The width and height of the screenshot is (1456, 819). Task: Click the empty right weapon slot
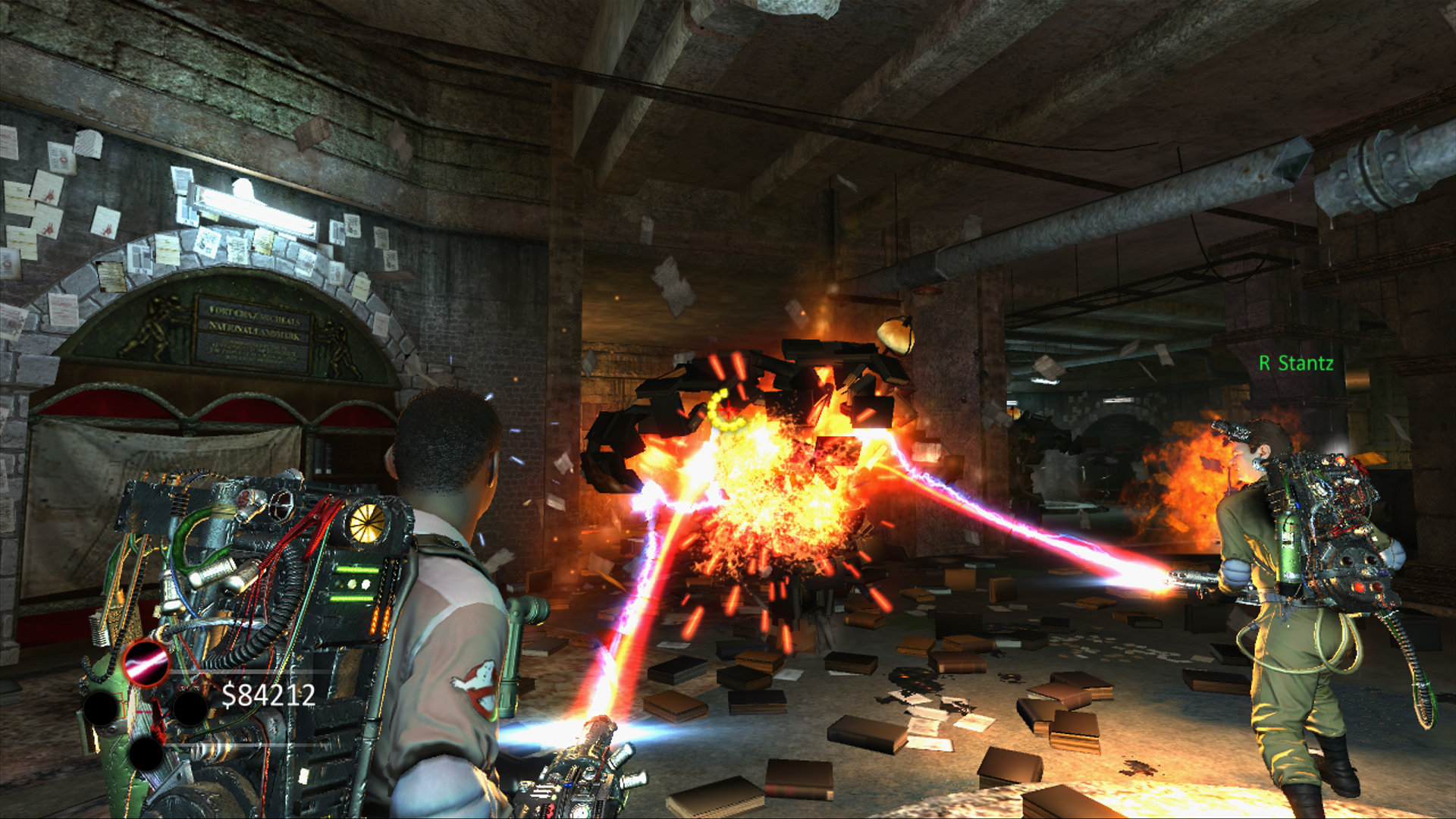coord(190,709)
